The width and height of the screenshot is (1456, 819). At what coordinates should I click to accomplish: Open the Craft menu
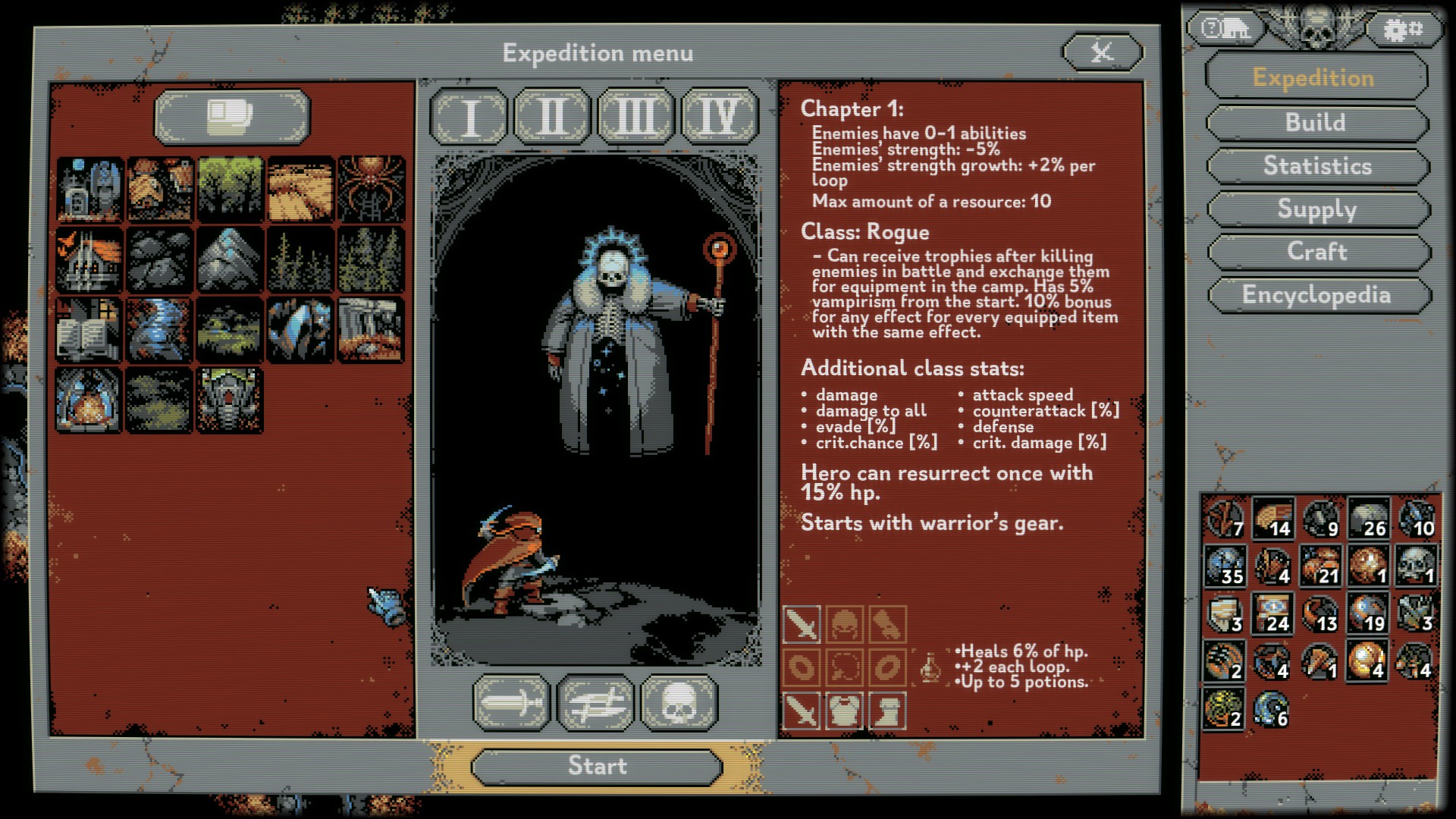pyautogui.click(x=1317, y=252)
